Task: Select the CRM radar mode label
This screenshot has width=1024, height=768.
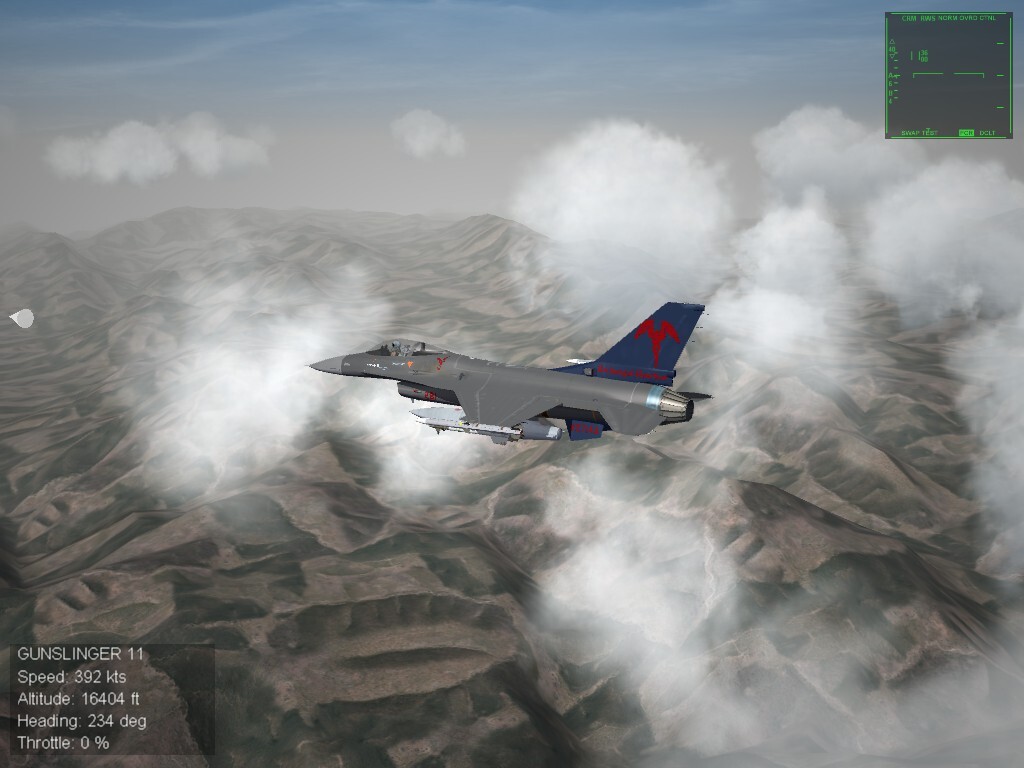Action: tap(909, 18)
